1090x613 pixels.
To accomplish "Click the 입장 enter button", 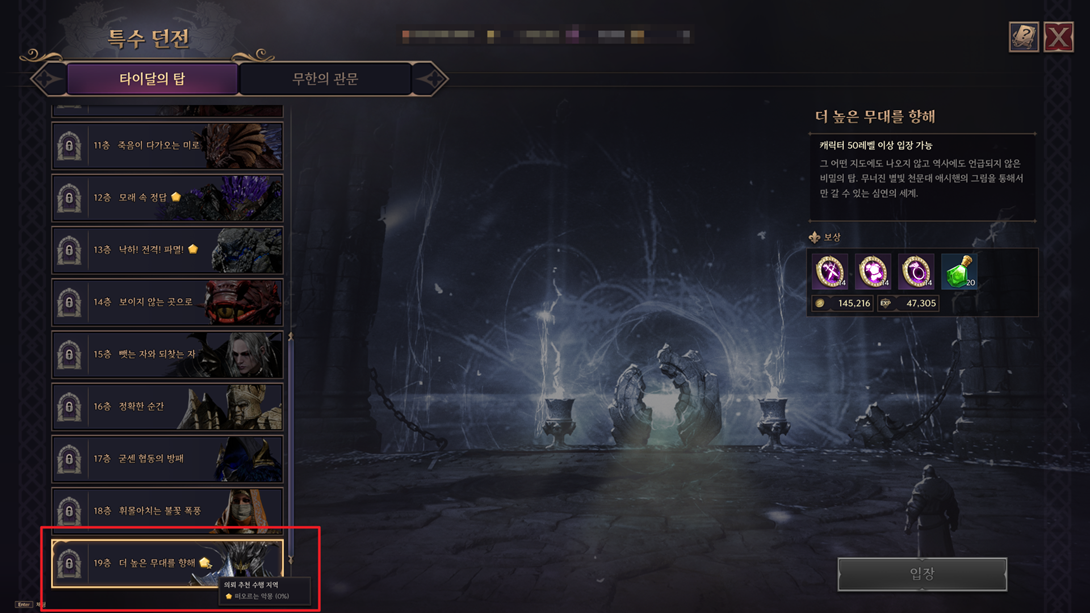I will point(922,574).
